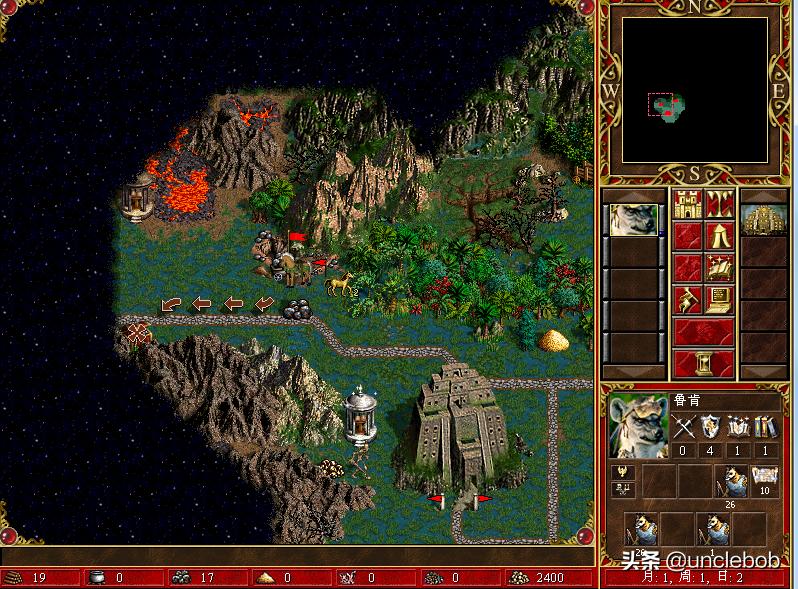Click the world minimap

[695, 90]
